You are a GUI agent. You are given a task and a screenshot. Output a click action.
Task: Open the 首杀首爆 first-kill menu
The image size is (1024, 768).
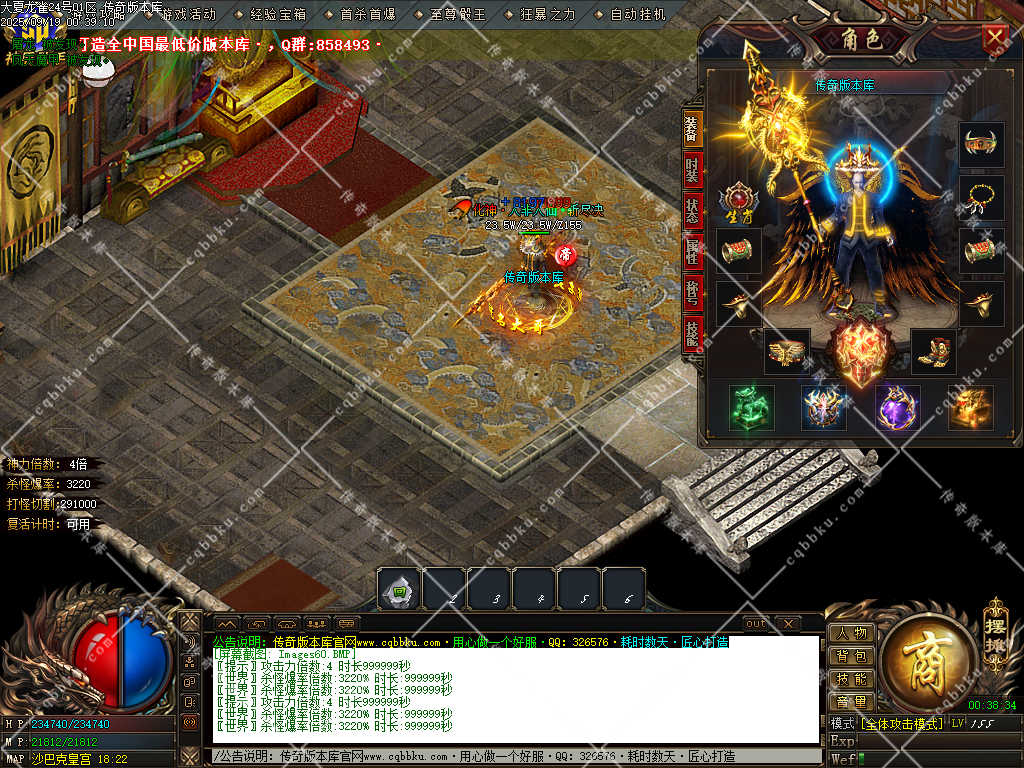368,15
